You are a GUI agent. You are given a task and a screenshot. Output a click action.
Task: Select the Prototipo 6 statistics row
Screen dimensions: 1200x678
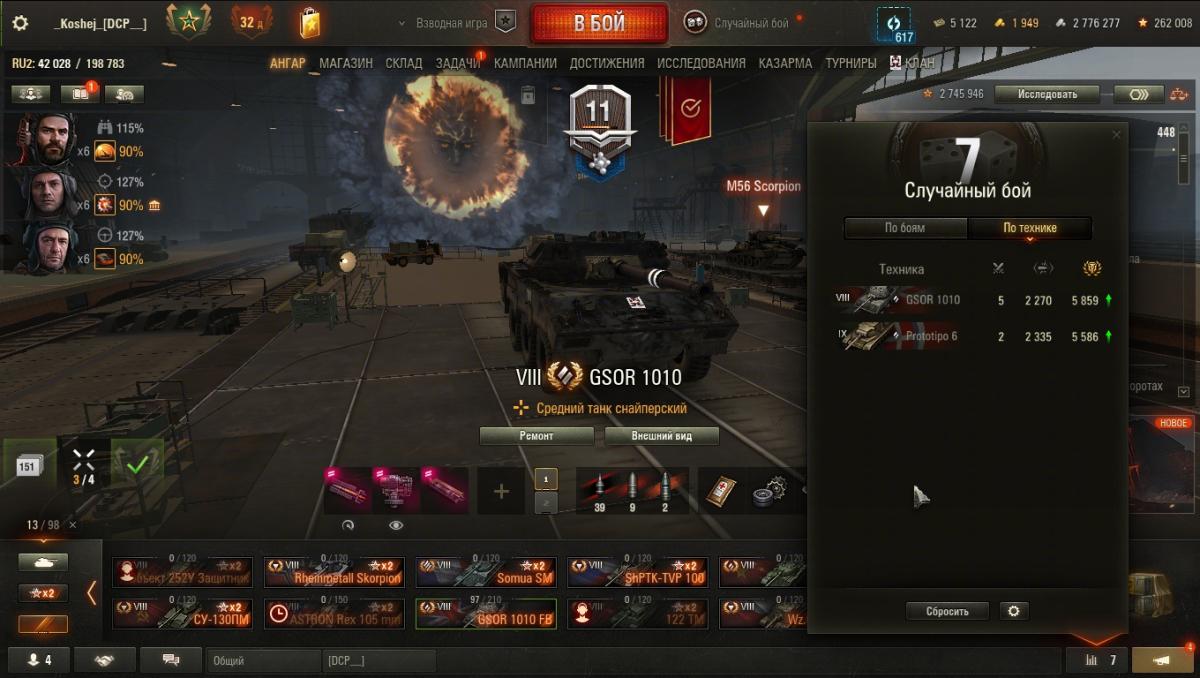point(975,337)
